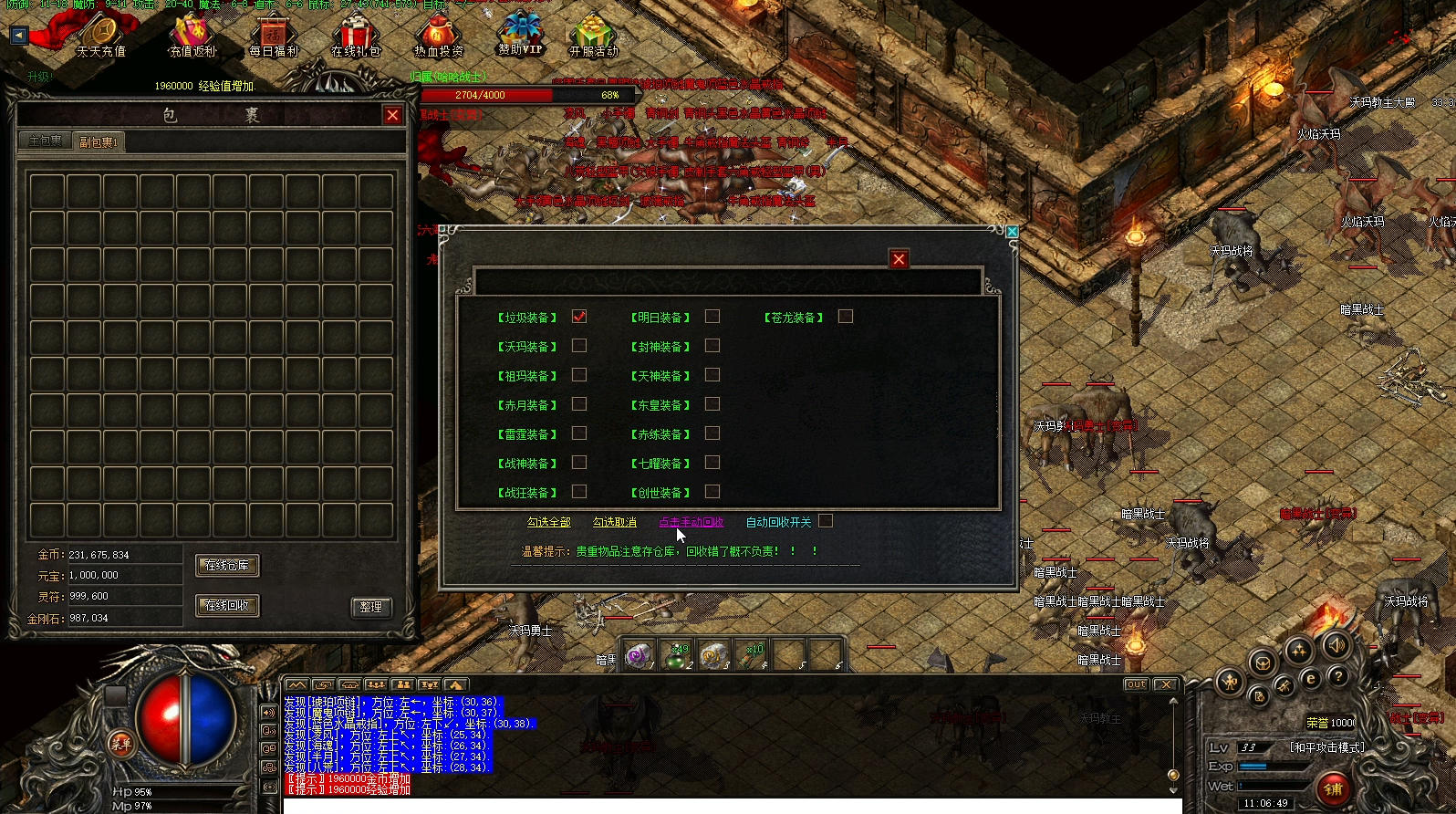The width and height of the screenshot is (1456, 814).
Task: Enable the 明日装备 checkbox
Action: click(712, 317)
